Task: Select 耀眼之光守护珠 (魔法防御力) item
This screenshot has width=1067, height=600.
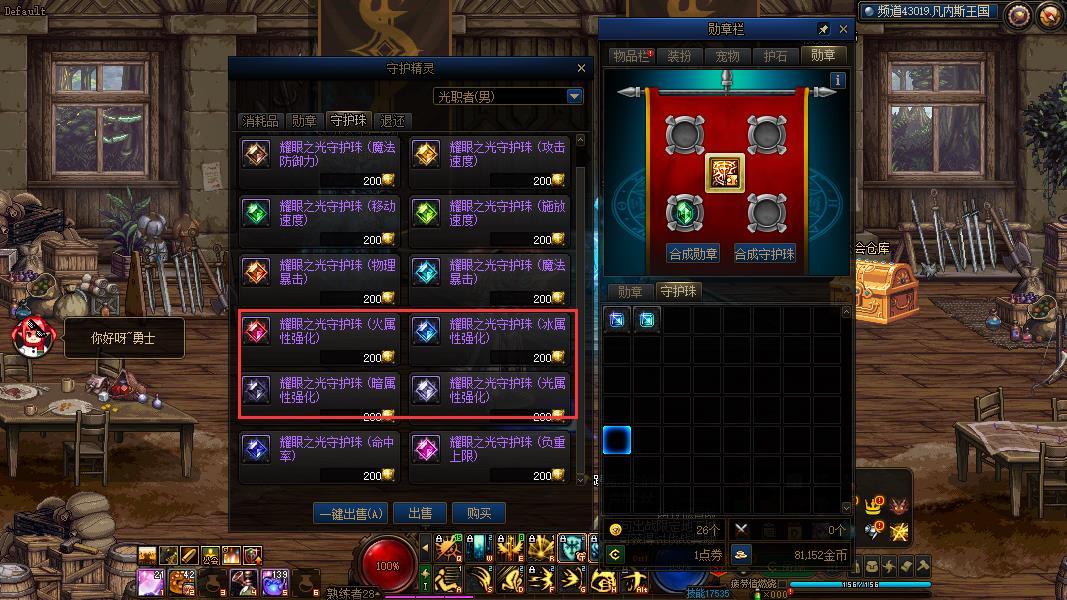Action: (320, 160)
